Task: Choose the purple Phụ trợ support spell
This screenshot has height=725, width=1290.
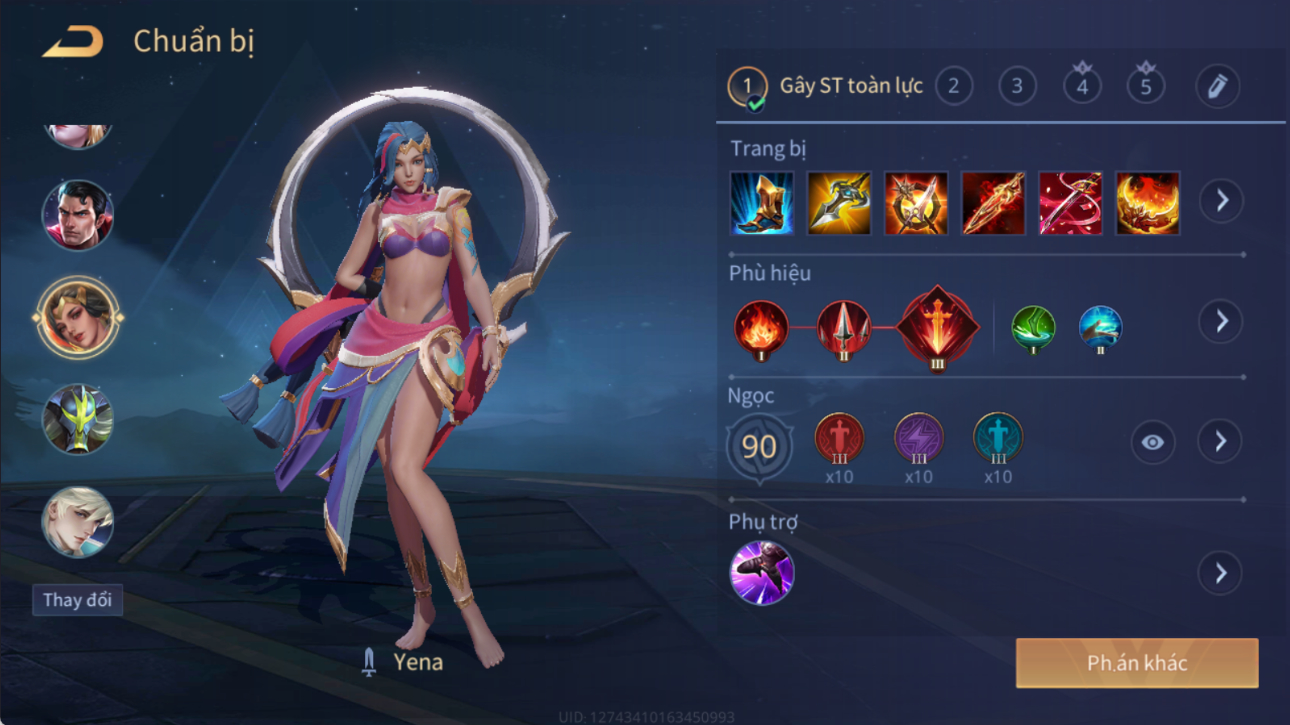Action: tap(762, 573)
